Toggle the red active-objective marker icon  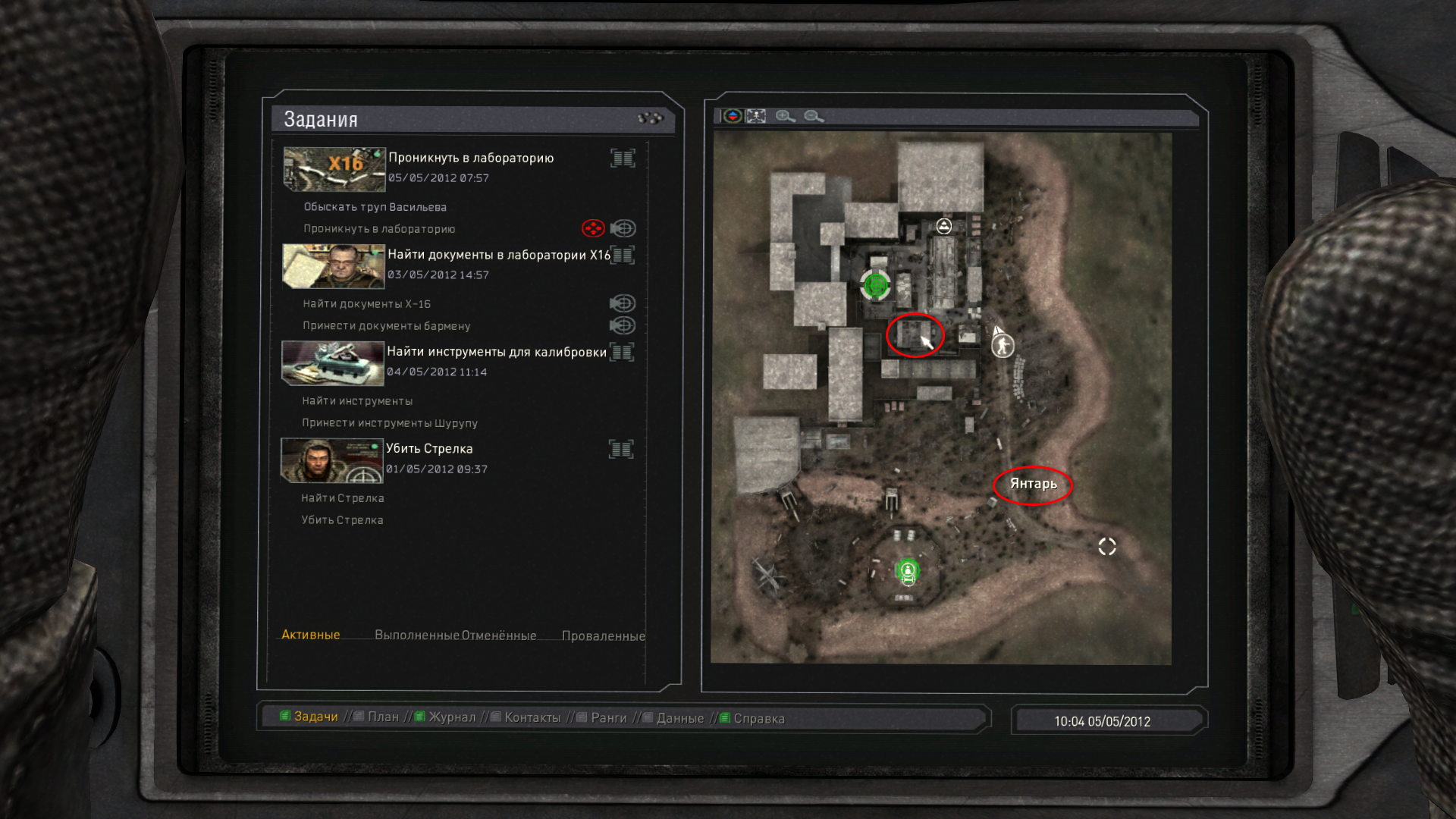point(592,228)
